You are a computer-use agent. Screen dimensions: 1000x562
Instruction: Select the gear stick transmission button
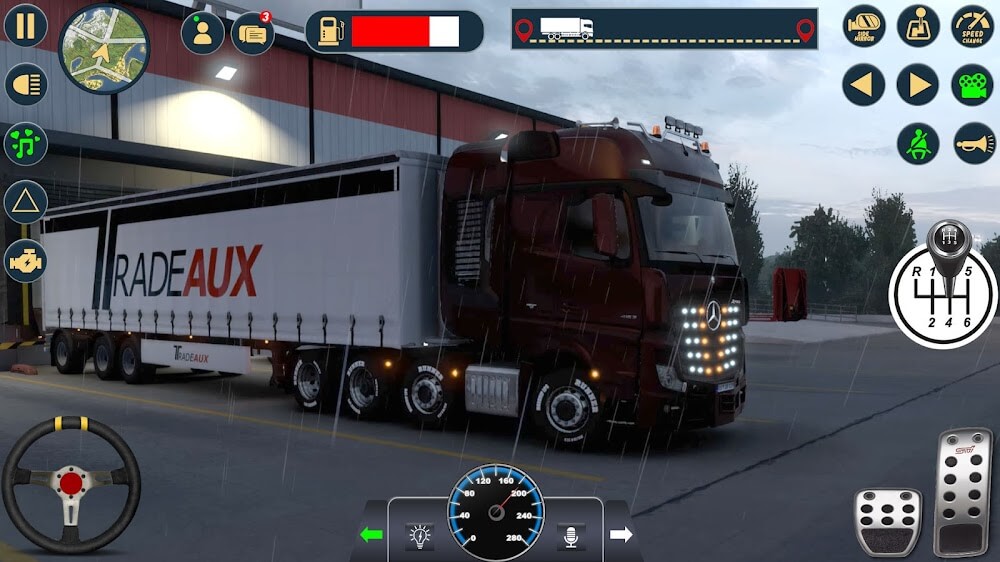coord(918,26)
